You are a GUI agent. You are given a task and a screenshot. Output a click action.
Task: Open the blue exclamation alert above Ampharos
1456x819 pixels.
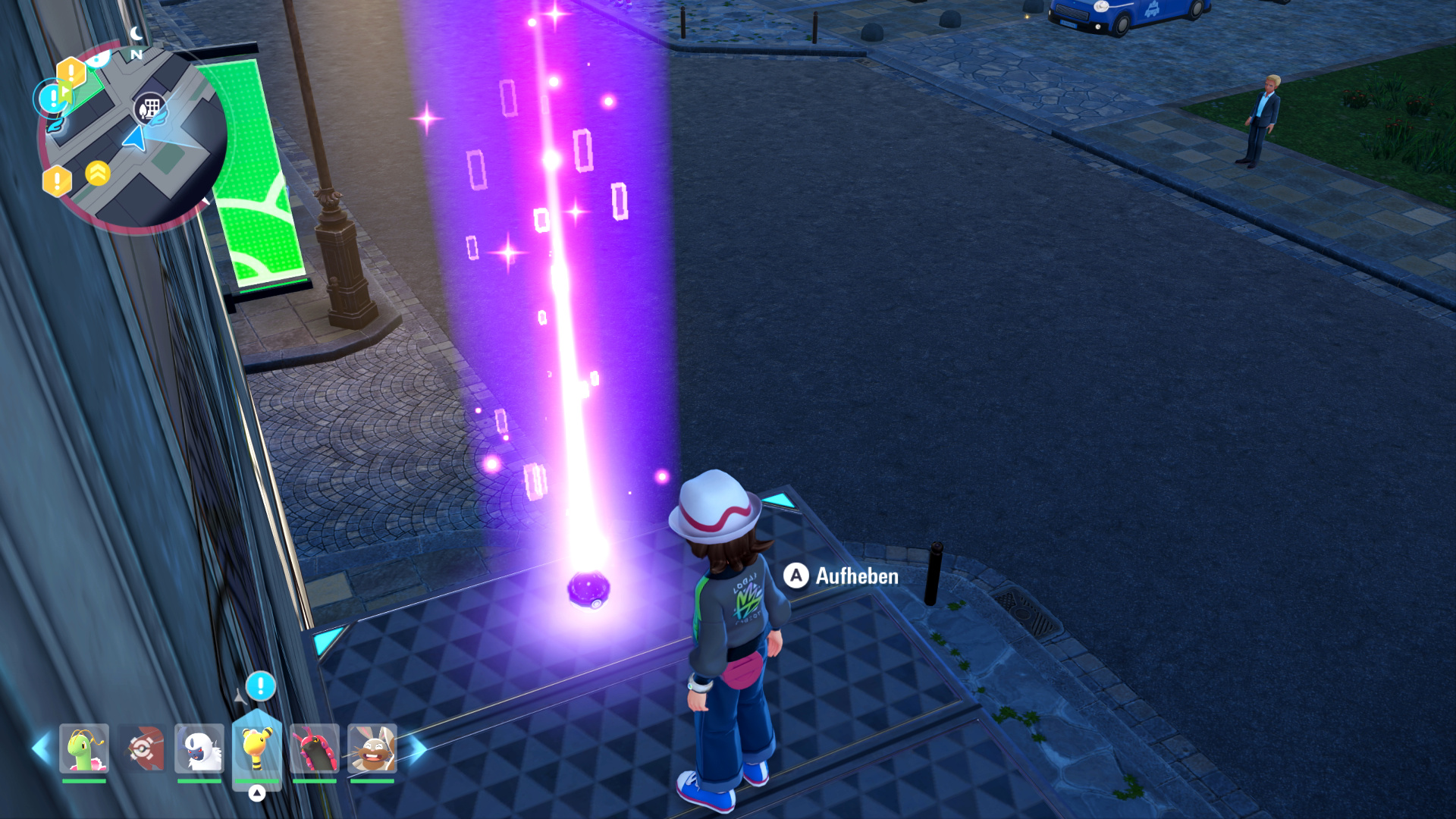pyautogui.click(x=260, y=686)
